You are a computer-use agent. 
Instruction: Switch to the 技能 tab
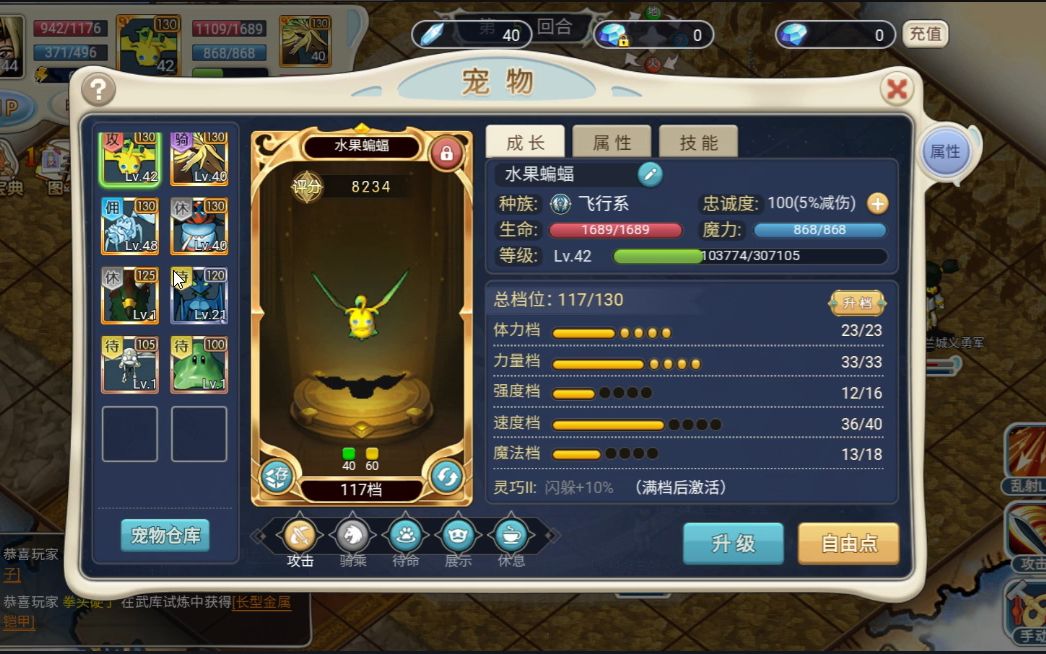tap(698, 143)
